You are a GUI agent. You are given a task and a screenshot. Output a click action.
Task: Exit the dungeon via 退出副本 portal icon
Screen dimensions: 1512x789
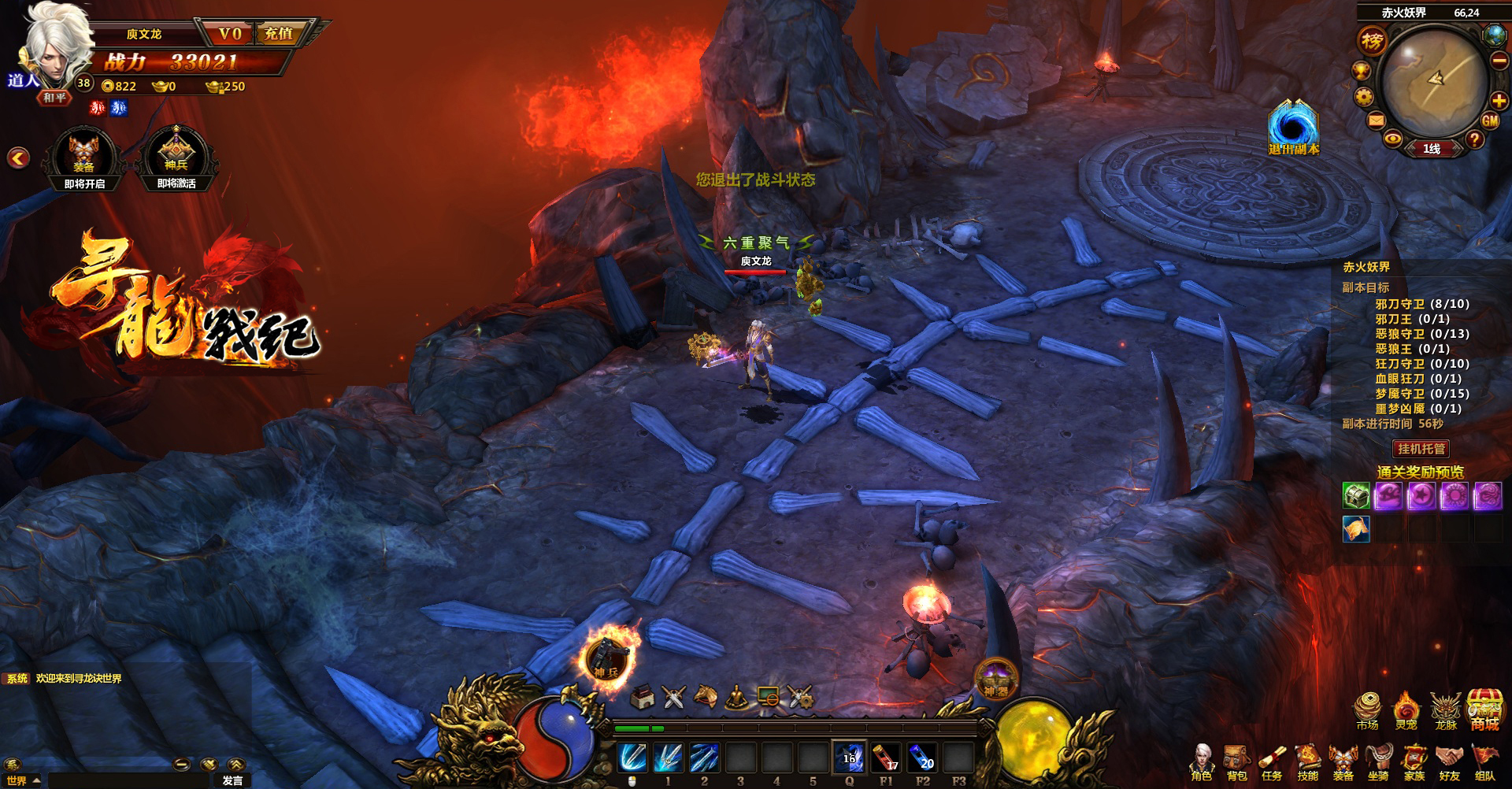[1293, 128]
